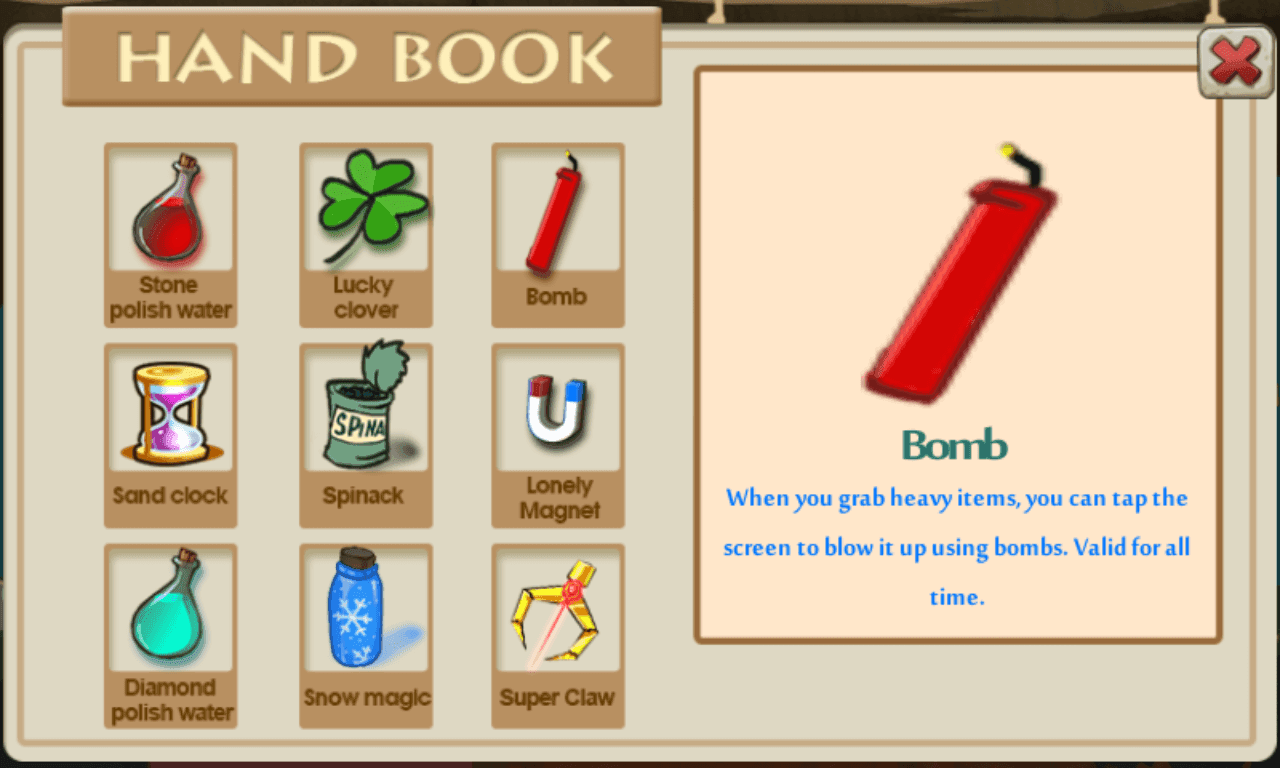Close the Hand Book

click(1235, 62)
